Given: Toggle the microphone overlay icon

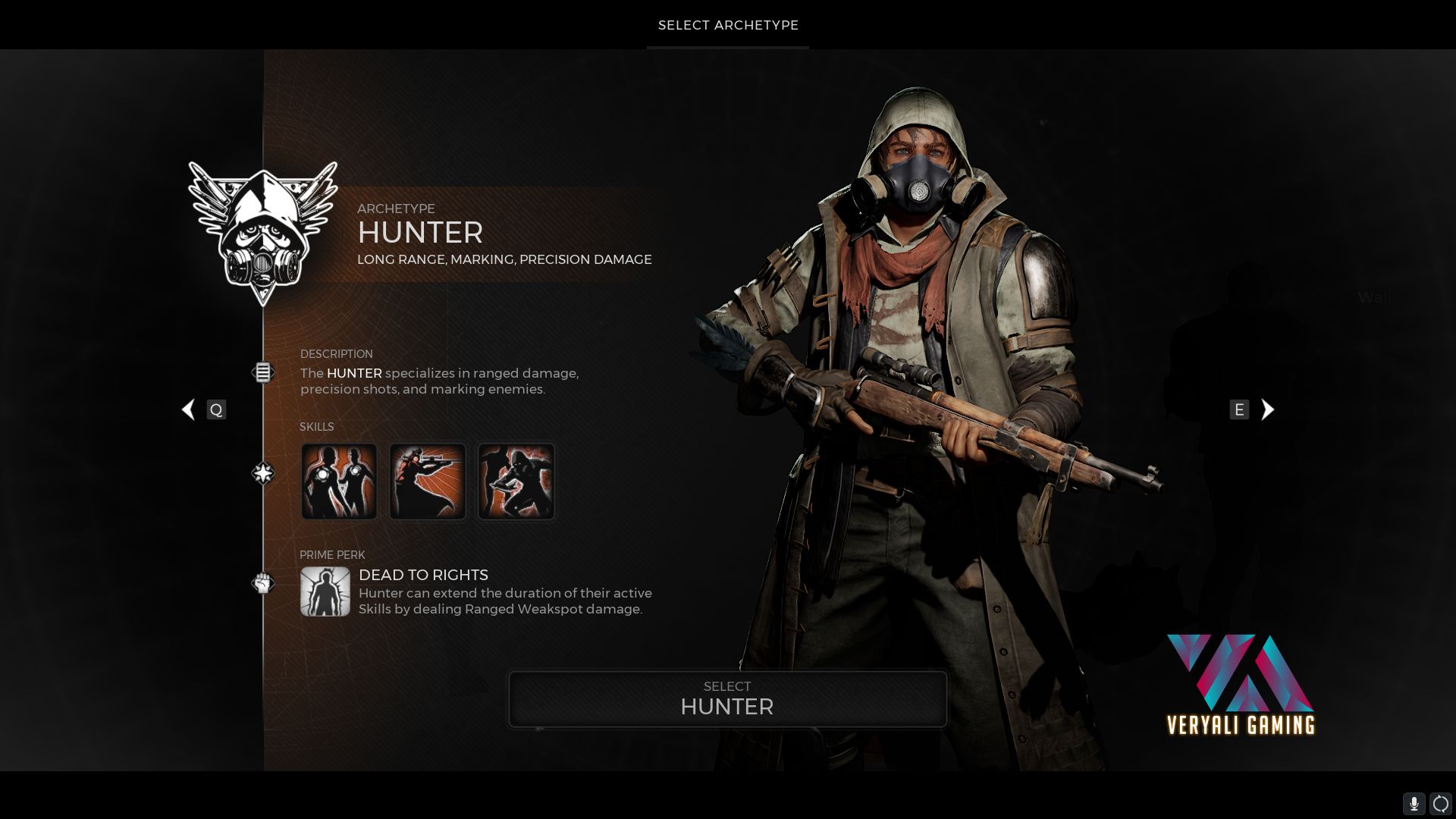Looking at the screenshot, I should (1414, 803).
